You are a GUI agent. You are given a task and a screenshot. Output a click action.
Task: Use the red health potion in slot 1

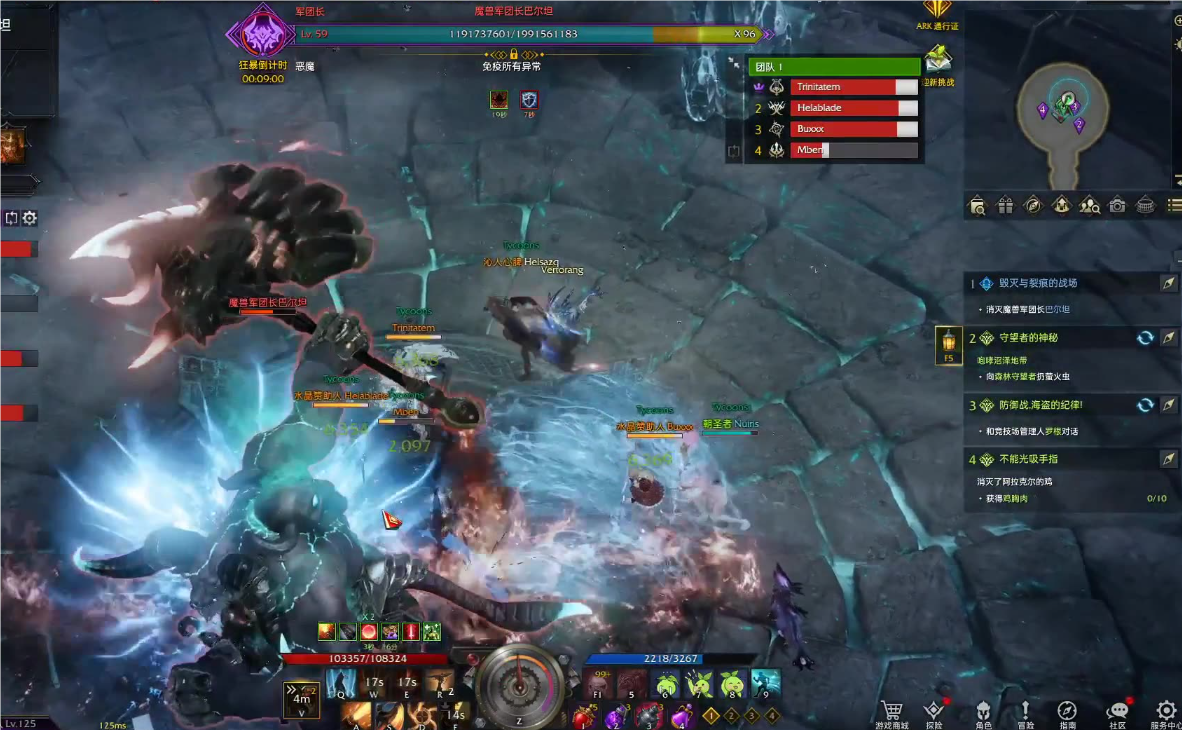point(584,716)
